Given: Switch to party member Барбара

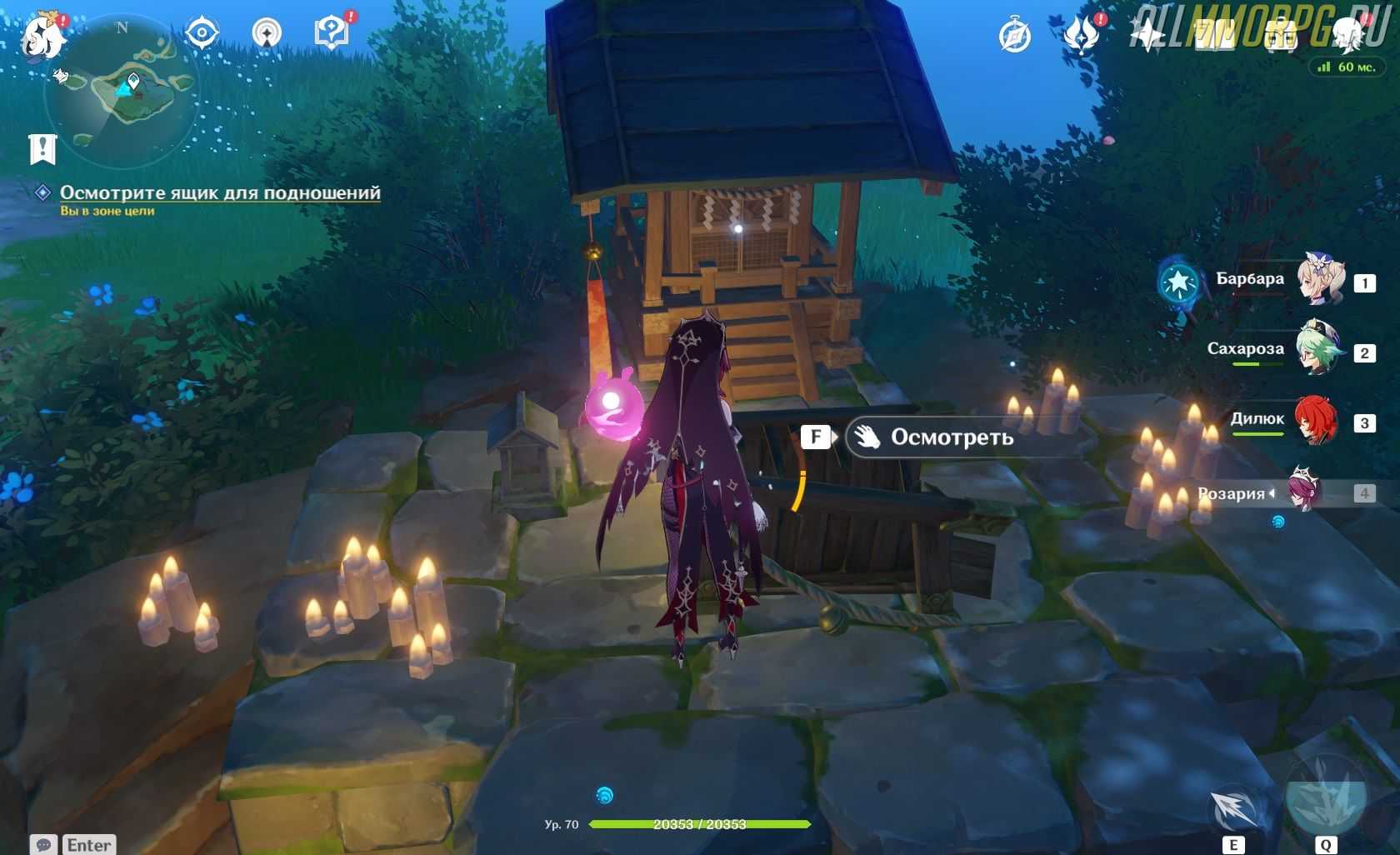Looking at the screenshot, I should point(1320,281).
